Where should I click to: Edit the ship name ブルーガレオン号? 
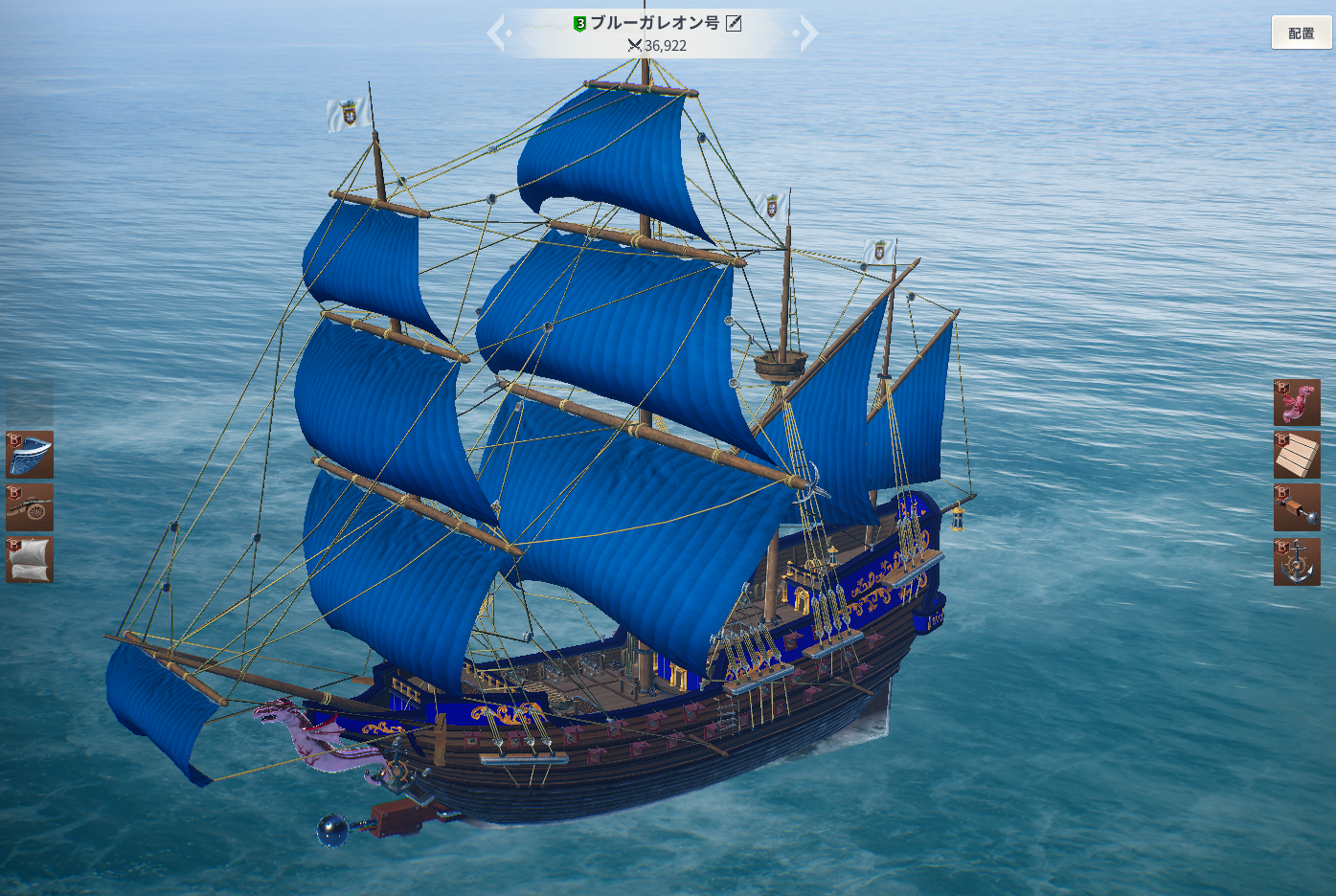click(734, 23)
